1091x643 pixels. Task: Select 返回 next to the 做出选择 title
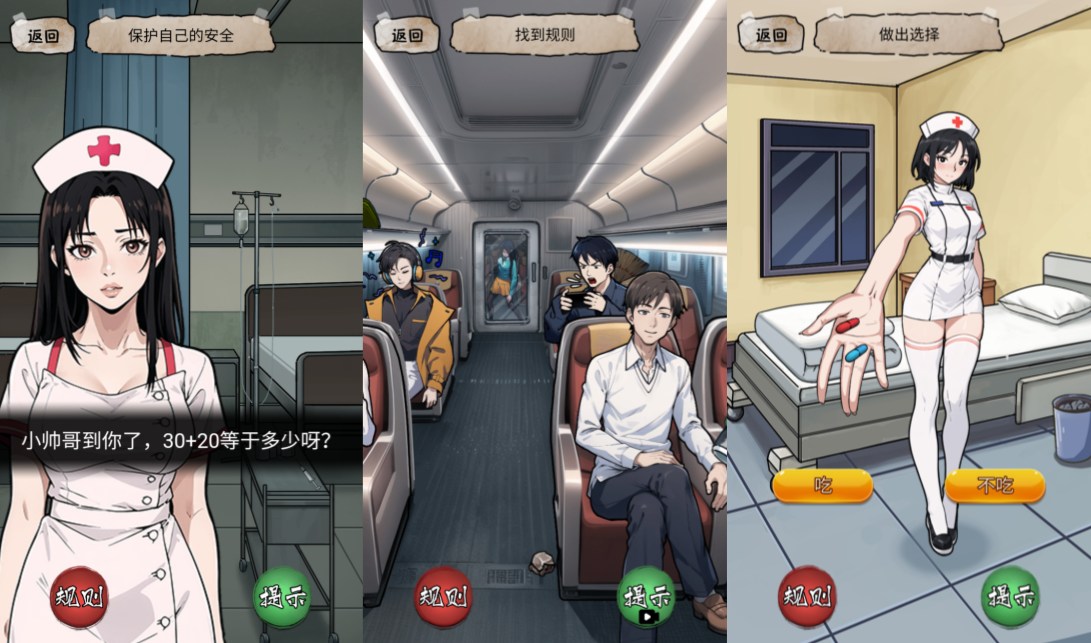(x=770, y=36)
